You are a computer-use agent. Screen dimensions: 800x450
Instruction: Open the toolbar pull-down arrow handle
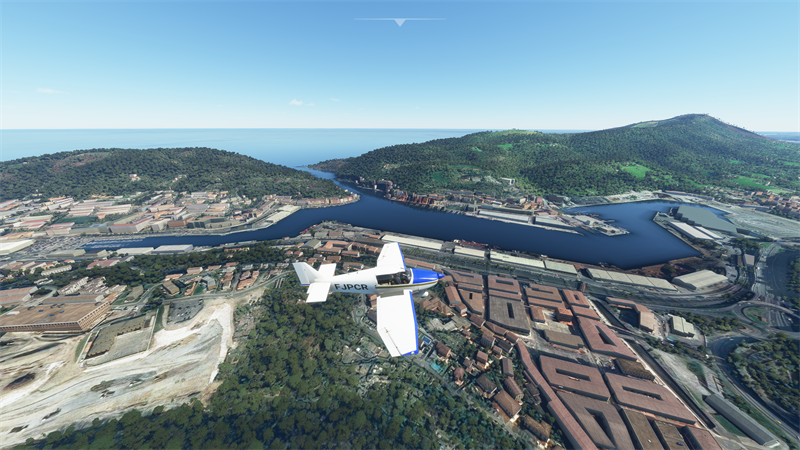tap(399, 21)
